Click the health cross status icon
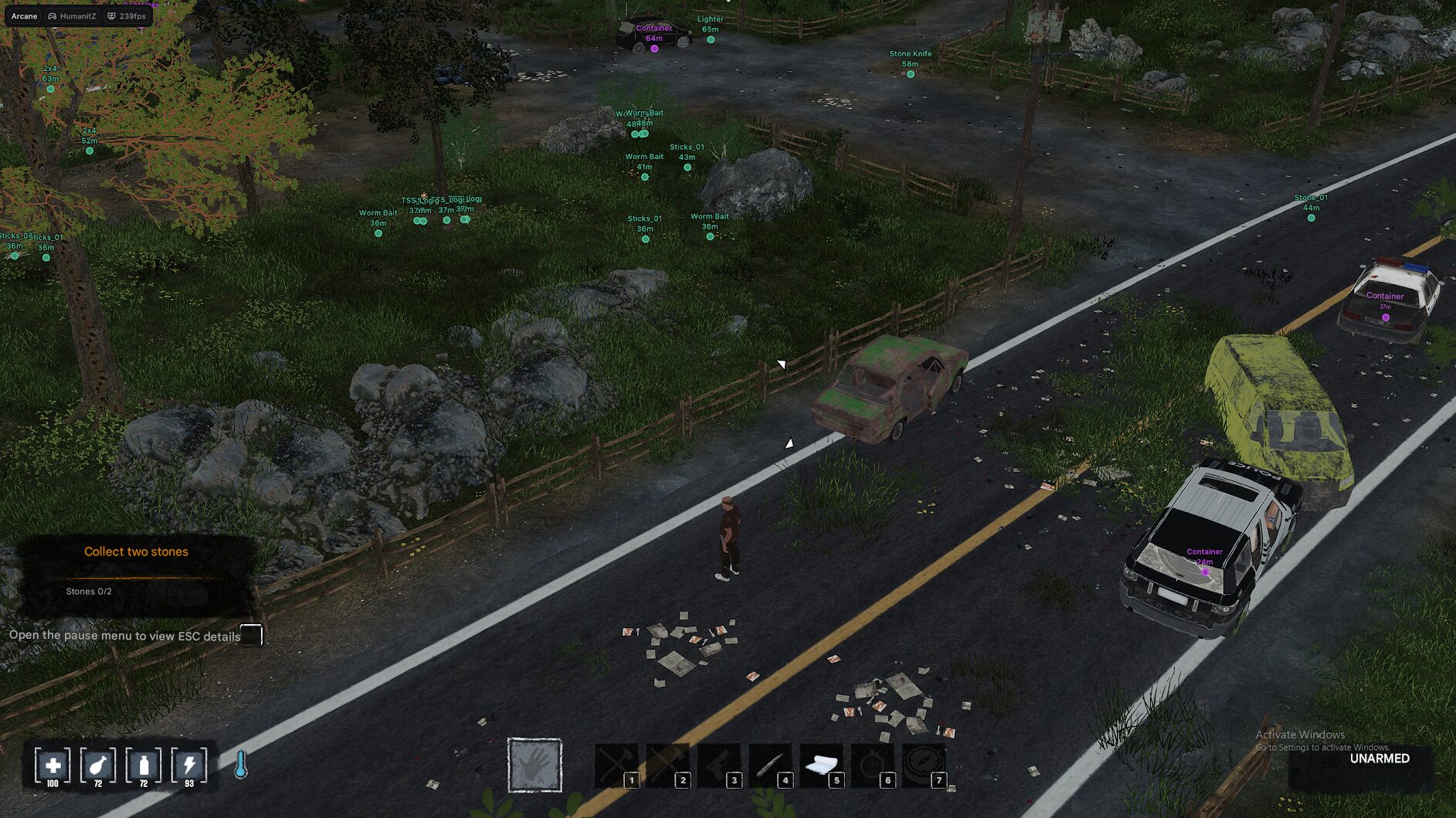 (53, 765)
